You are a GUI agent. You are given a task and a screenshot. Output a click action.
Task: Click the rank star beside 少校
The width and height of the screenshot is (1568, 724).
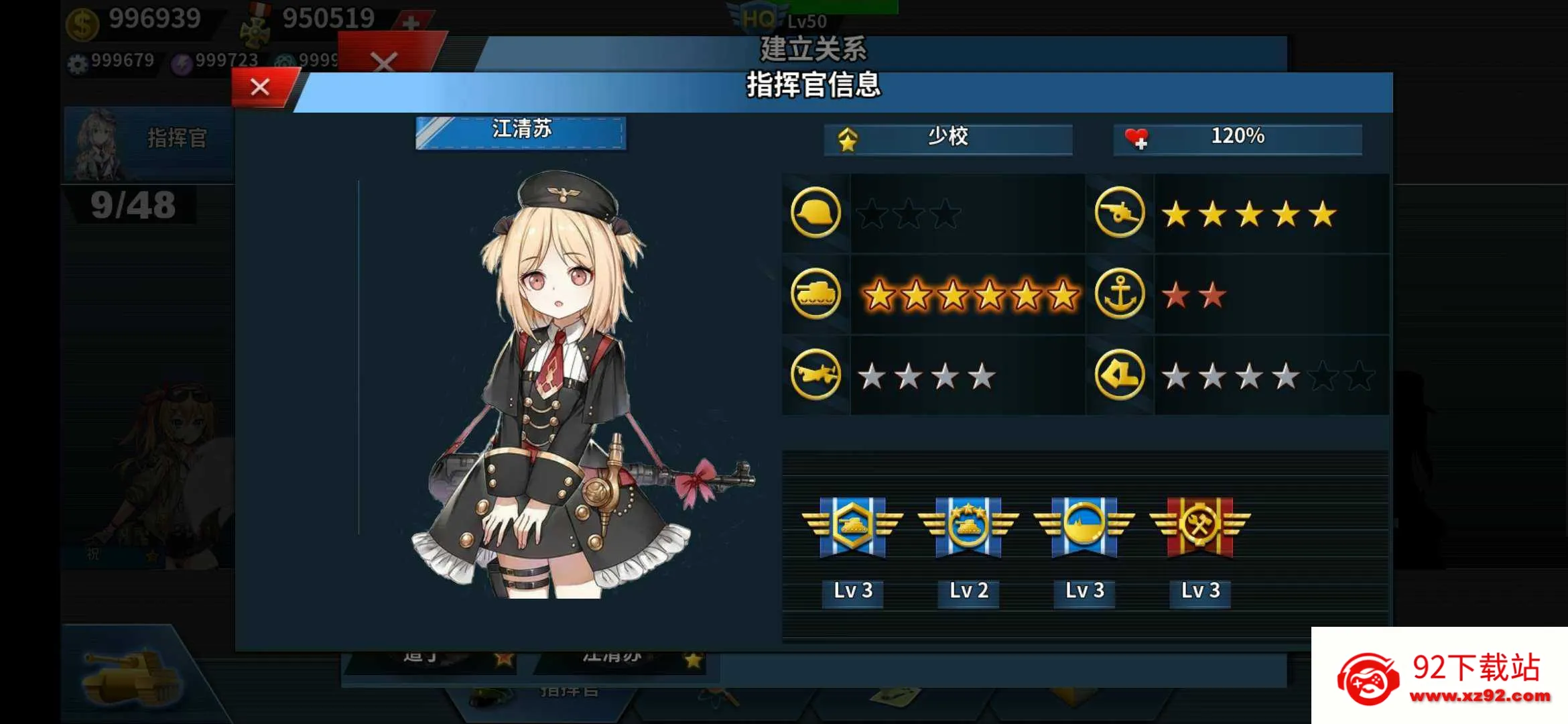(848, 139)
